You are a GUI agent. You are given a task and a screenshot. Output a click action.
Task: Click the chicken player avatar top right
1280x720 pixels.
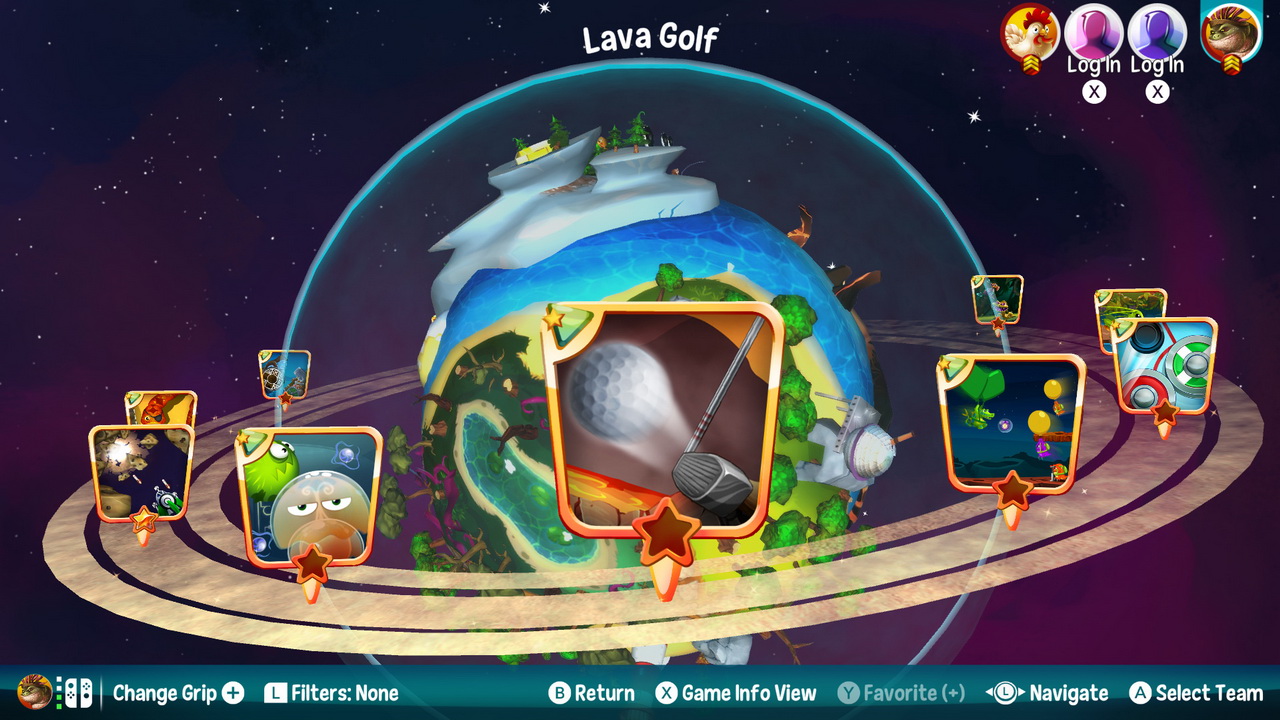[1029, 33]
